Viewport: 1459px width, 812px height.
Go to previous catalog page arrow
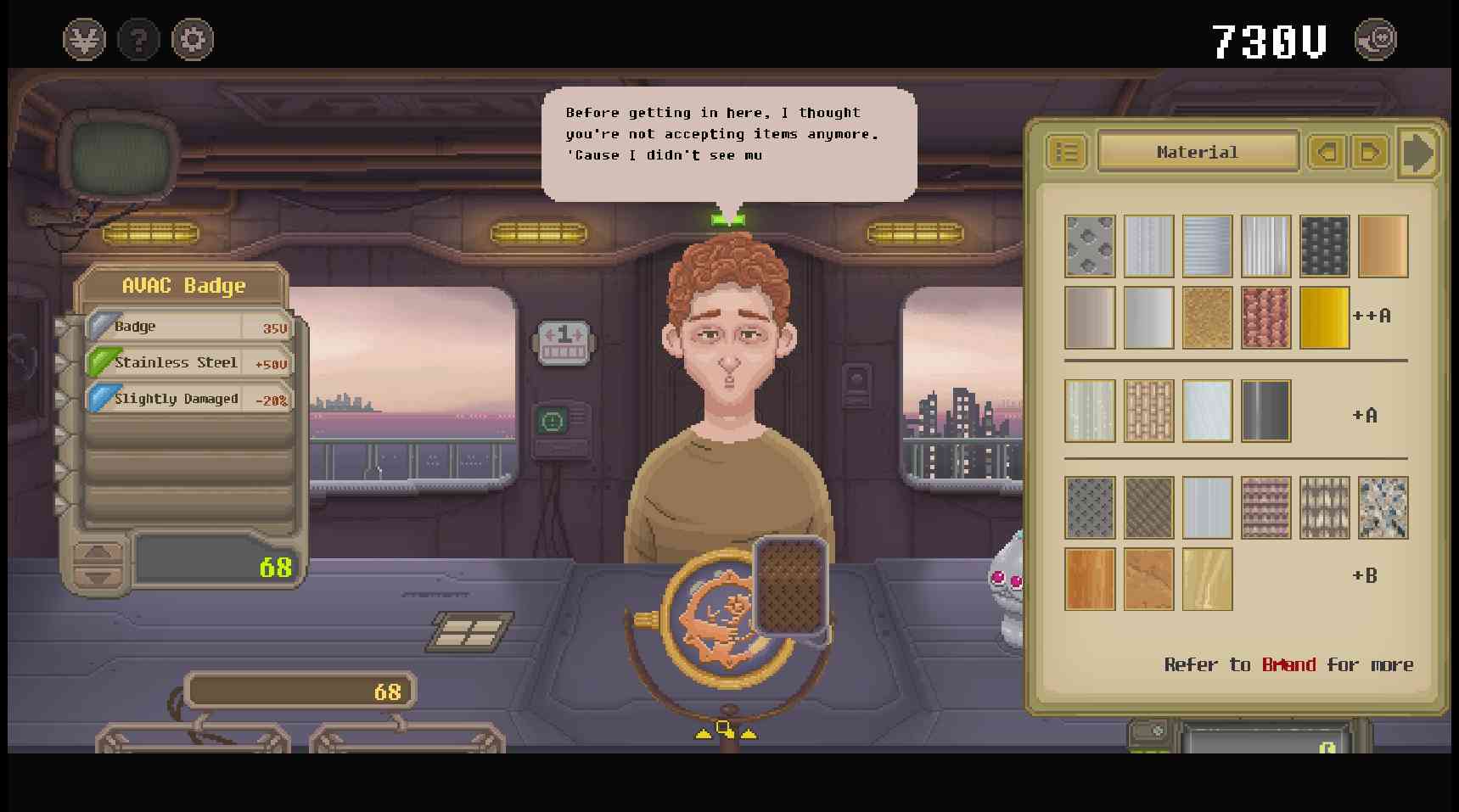[1327, 153]
